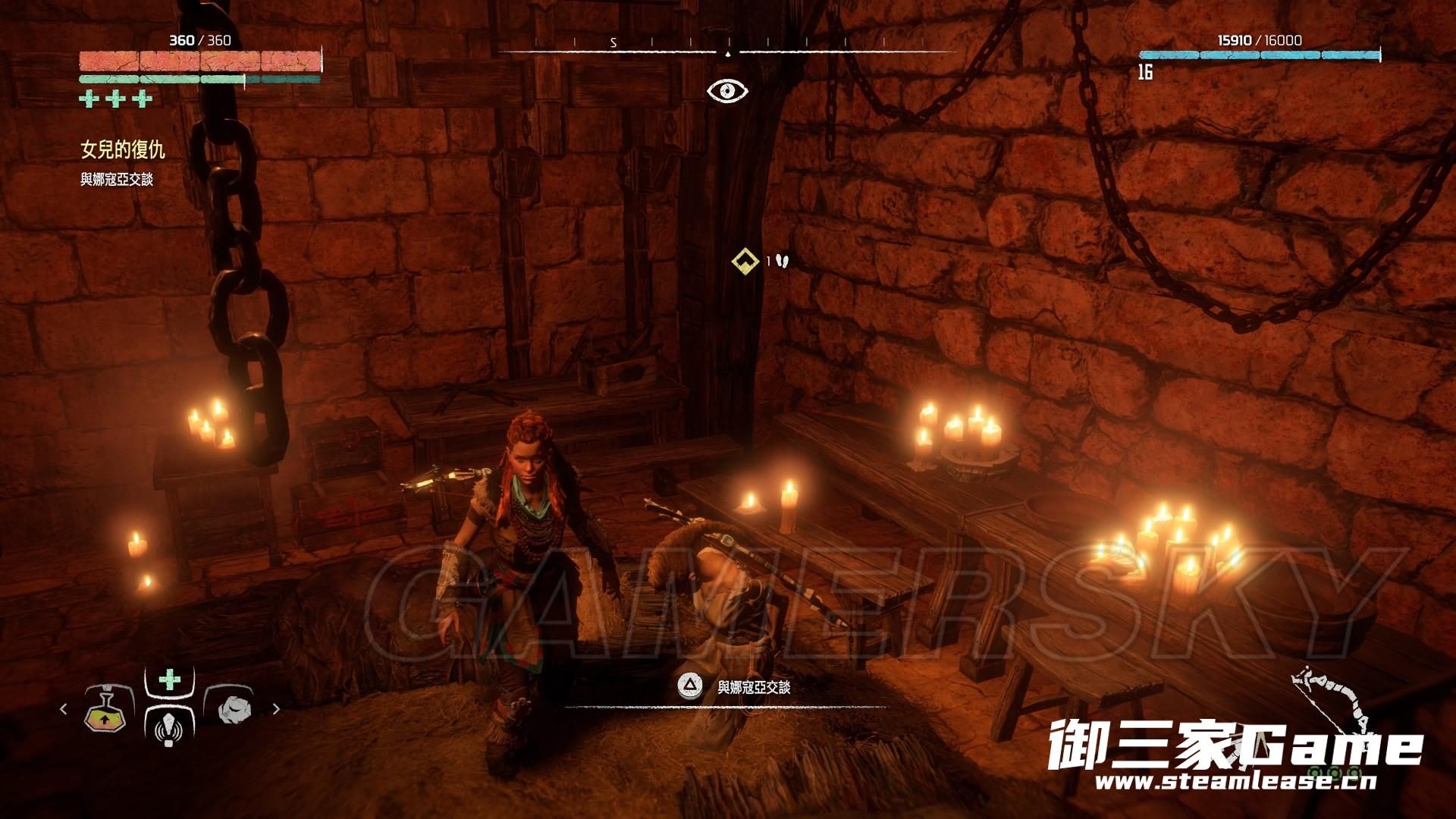1456x819 pixels.
Task: Click the eye stealth visibility indicator
Action: [727, 91]
